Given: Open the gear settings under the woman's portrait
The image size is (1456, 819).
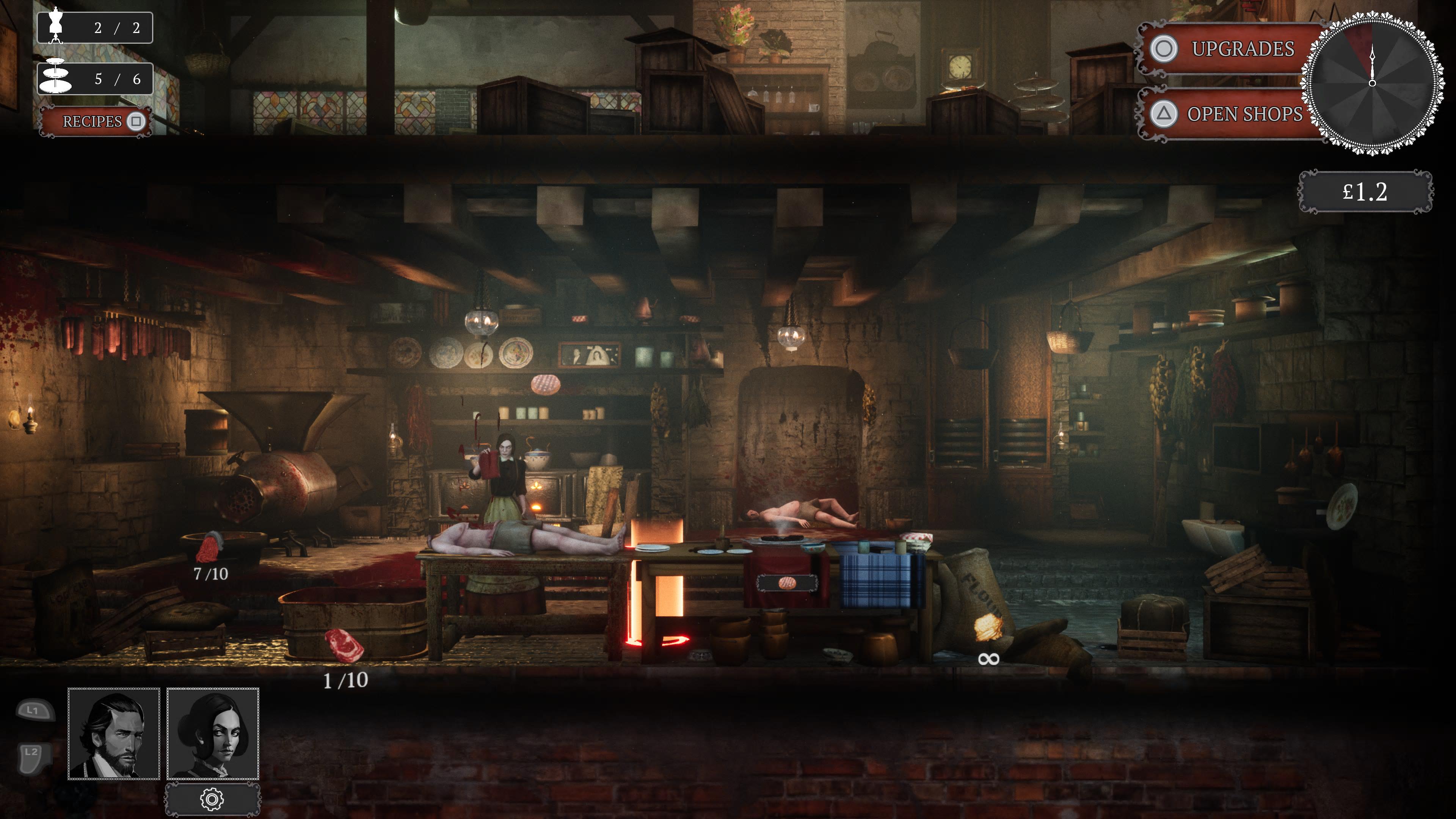Looking at the screenshot, I should (x=212, y=799).
